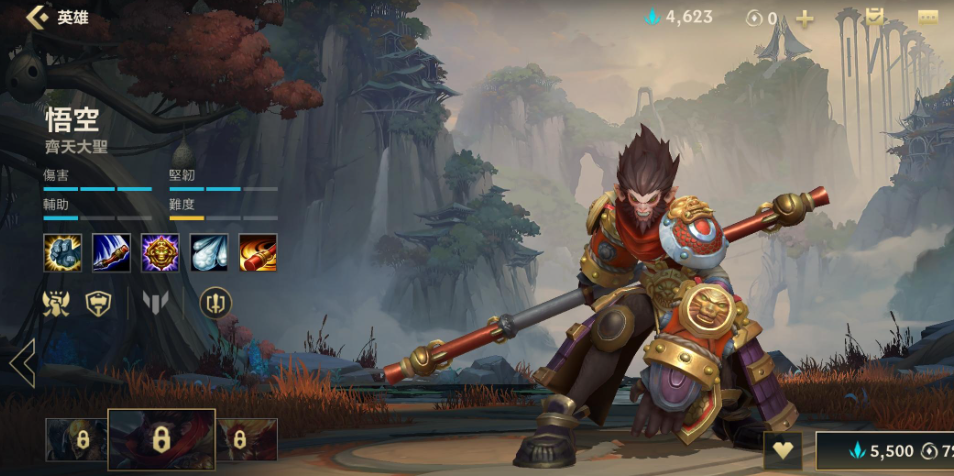Select the third locked skin thumbnail
This screenshot has width=954, height=476.
[x=246, y=439]
